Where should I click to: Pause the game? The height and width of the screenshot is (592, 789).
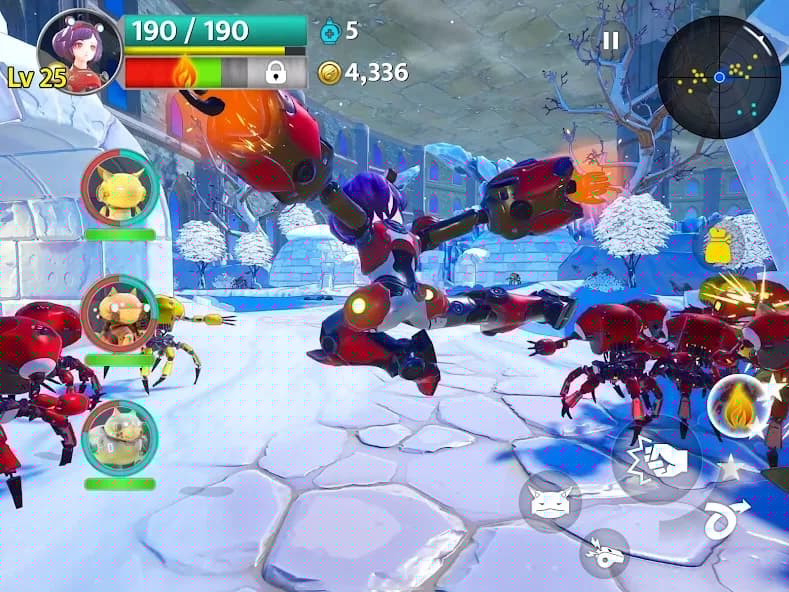pyautogui.click(x=609, y=41)
